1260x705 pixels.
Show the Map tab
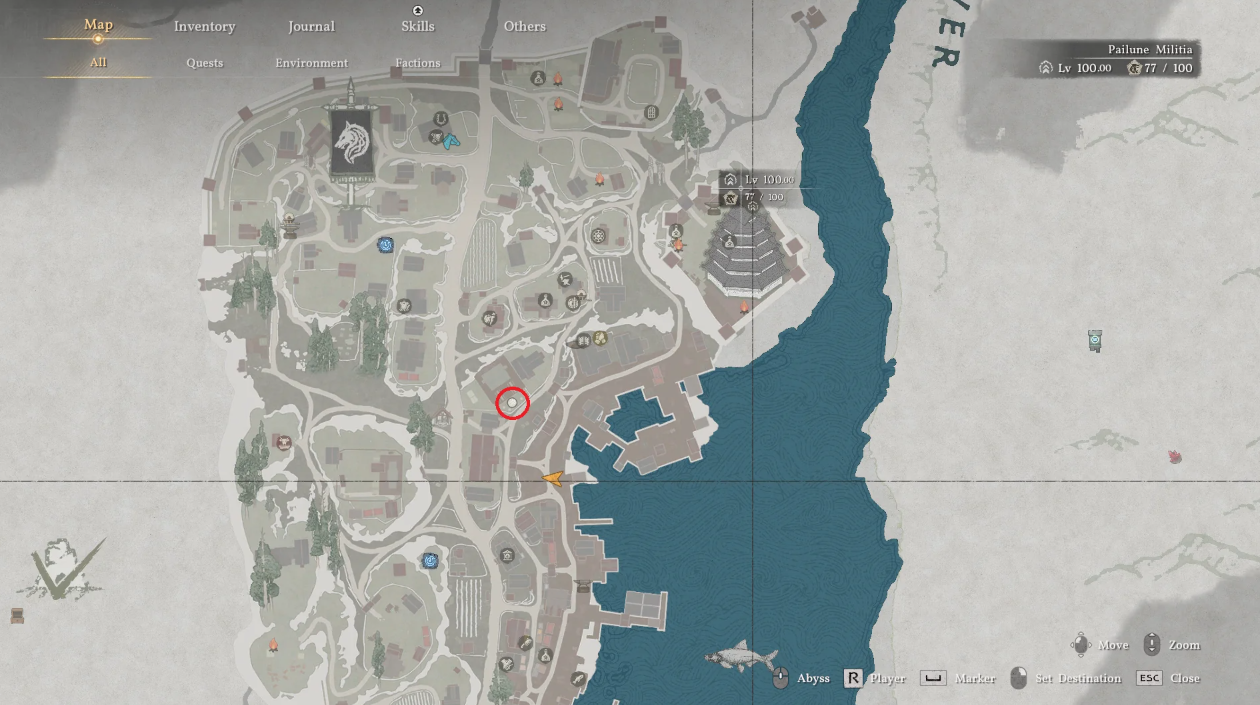point(98,25)
